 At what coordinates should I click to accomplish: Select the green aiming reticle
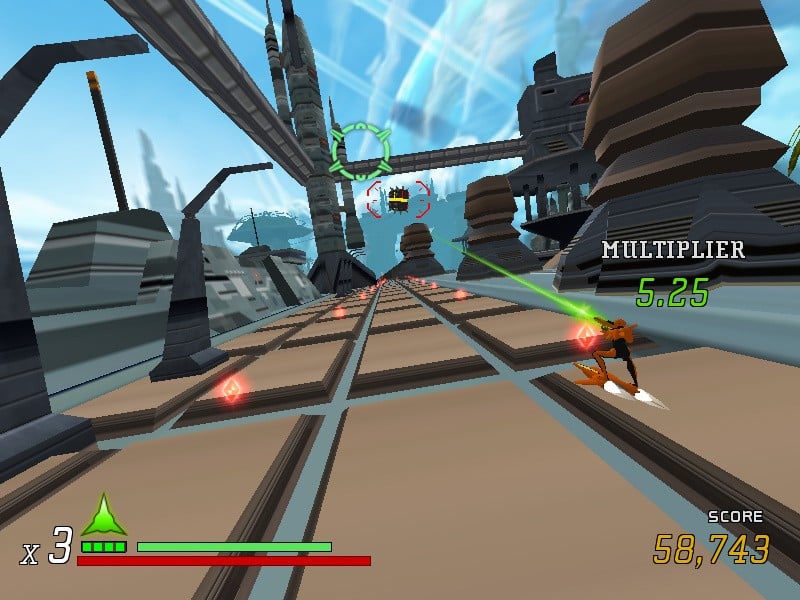click(x=360, y=151)
